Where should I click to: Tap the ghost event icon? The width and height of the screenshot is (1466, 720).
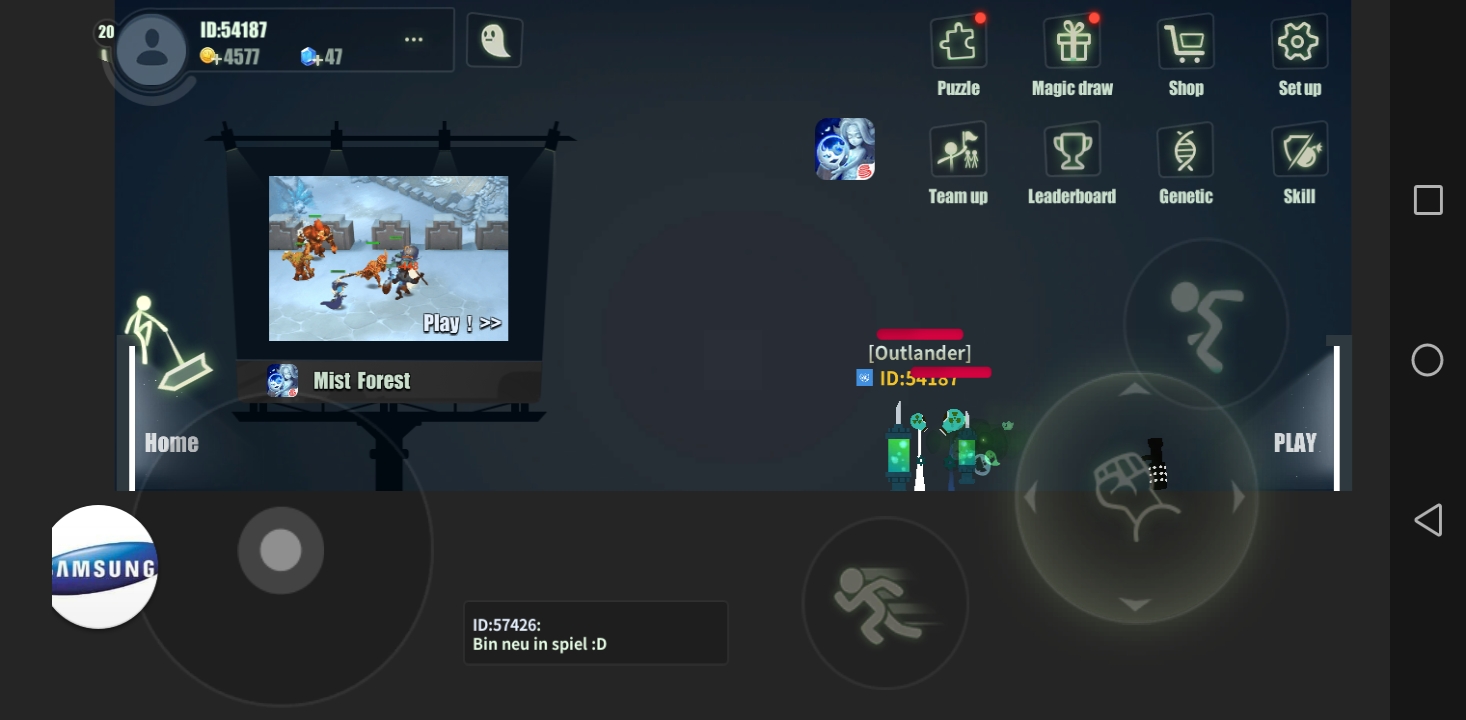[494, 40]
